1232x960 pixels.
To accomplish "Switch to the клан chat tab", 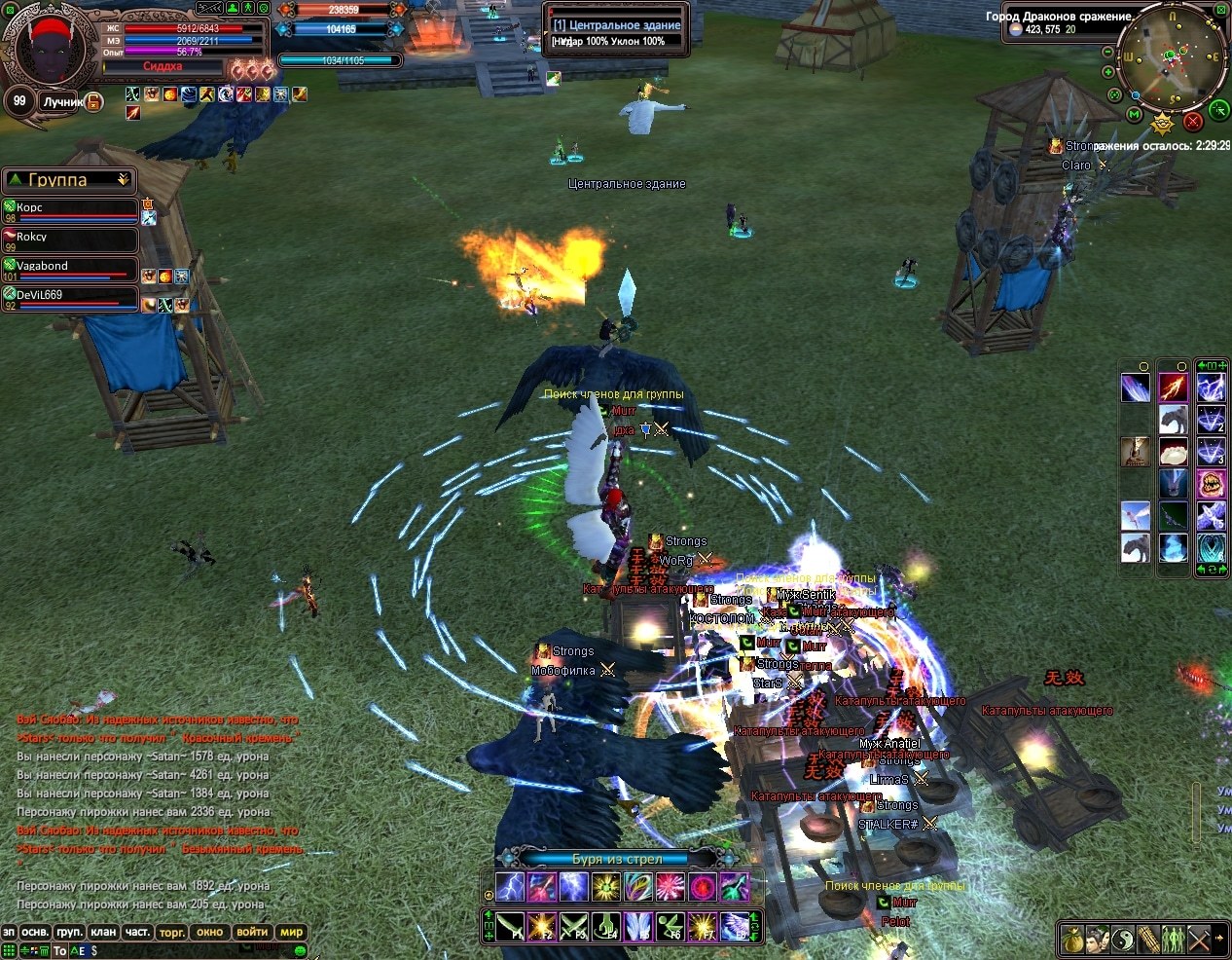I will tap(103, 932).
